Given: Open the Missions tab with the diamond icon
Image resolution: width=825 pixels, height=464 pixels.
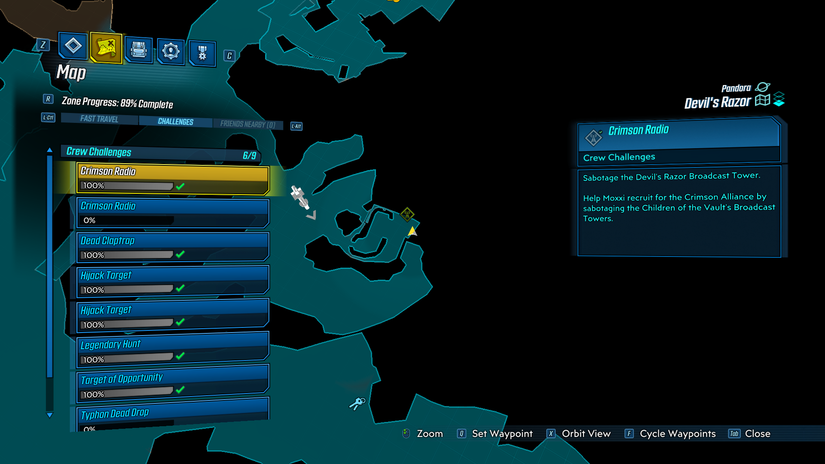Looking at the screenshot, I should coord(72,47).
